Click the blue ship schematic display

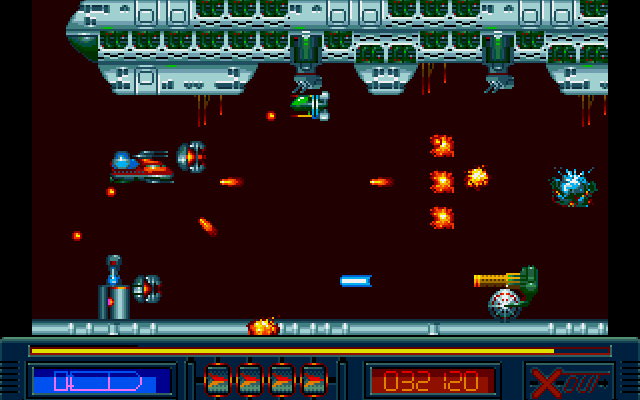click(x=101, y=381)
